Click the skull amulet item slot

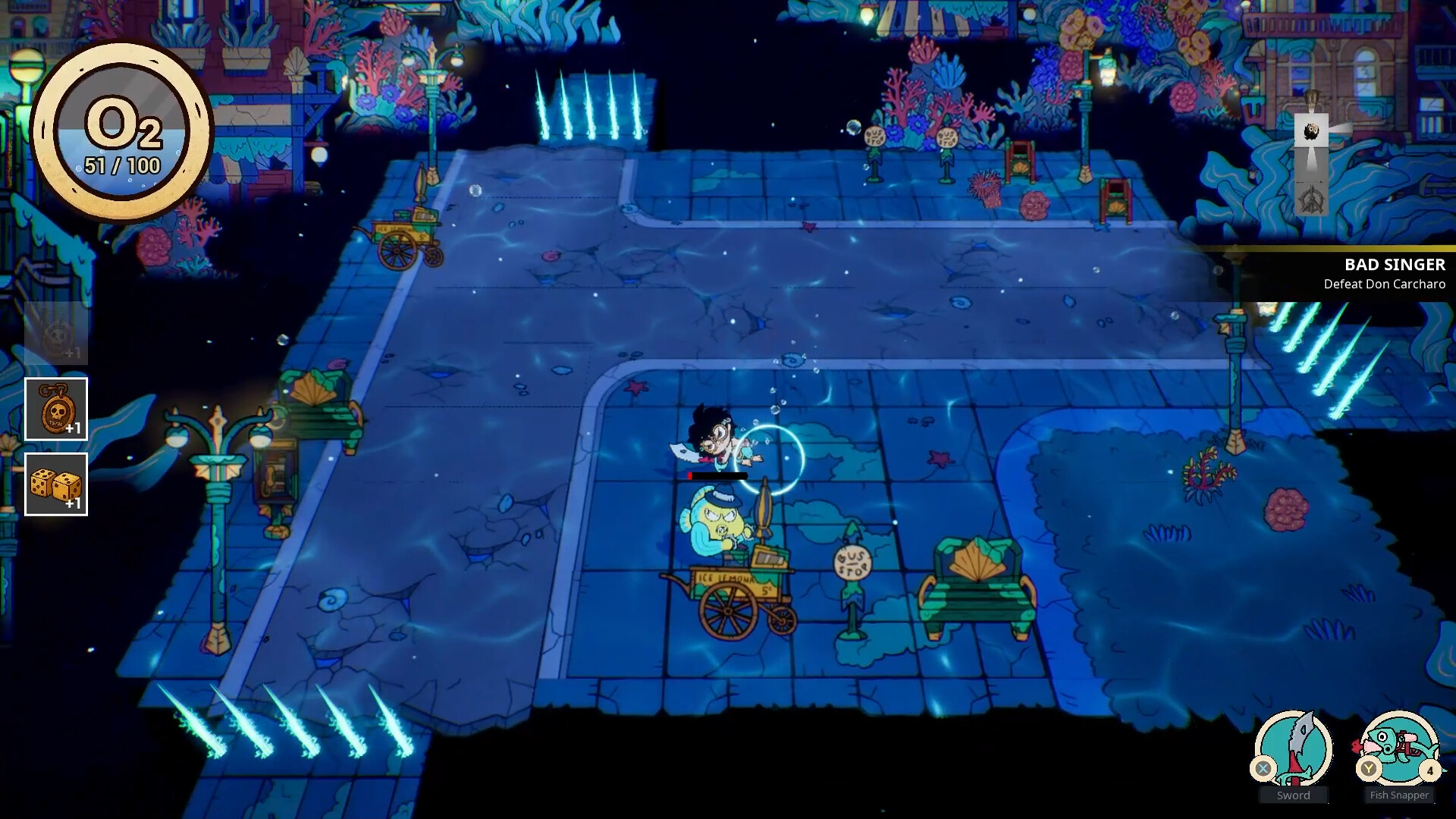click(x=56, y=409)
